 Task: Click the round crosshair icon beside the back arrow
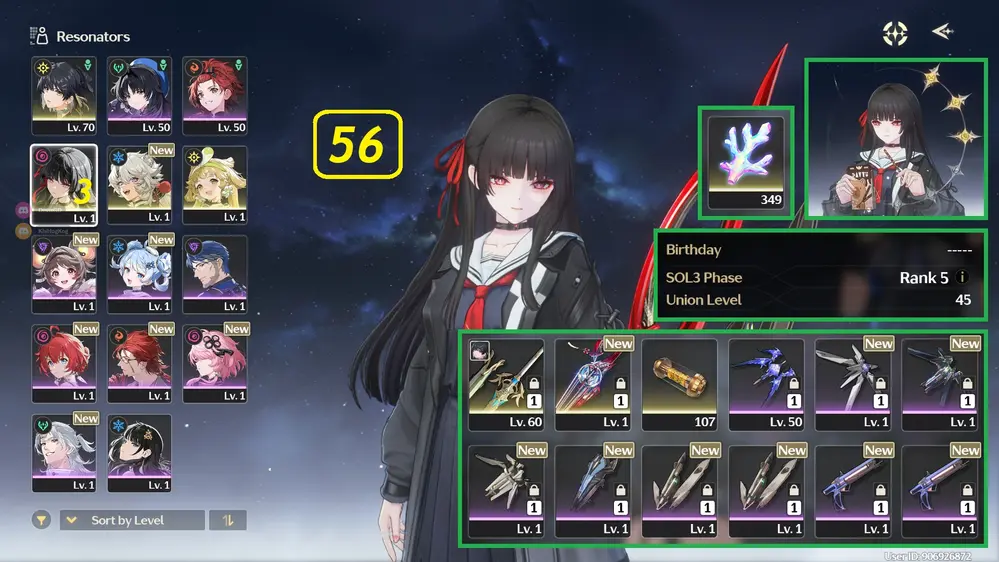tap(895, 33)
